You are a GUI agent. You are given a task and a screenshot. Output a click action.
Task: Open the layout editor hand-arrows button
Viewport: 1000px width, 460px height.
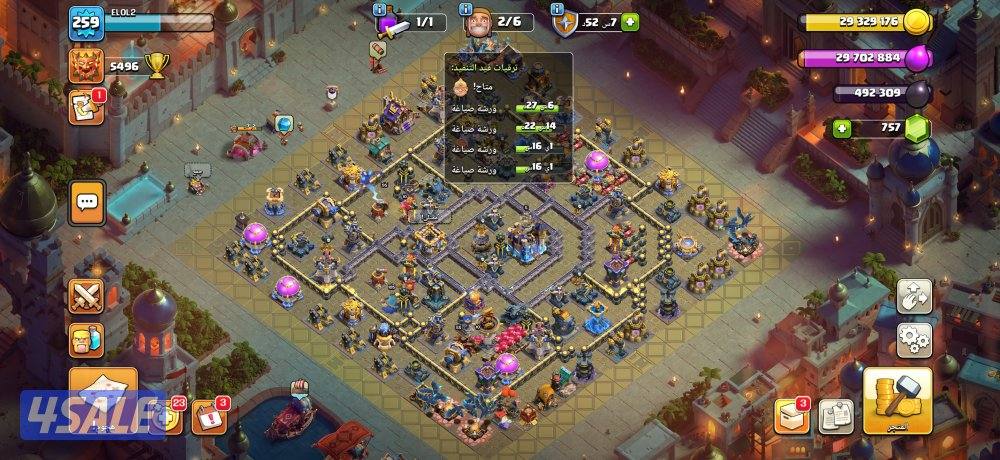[914, 295]
